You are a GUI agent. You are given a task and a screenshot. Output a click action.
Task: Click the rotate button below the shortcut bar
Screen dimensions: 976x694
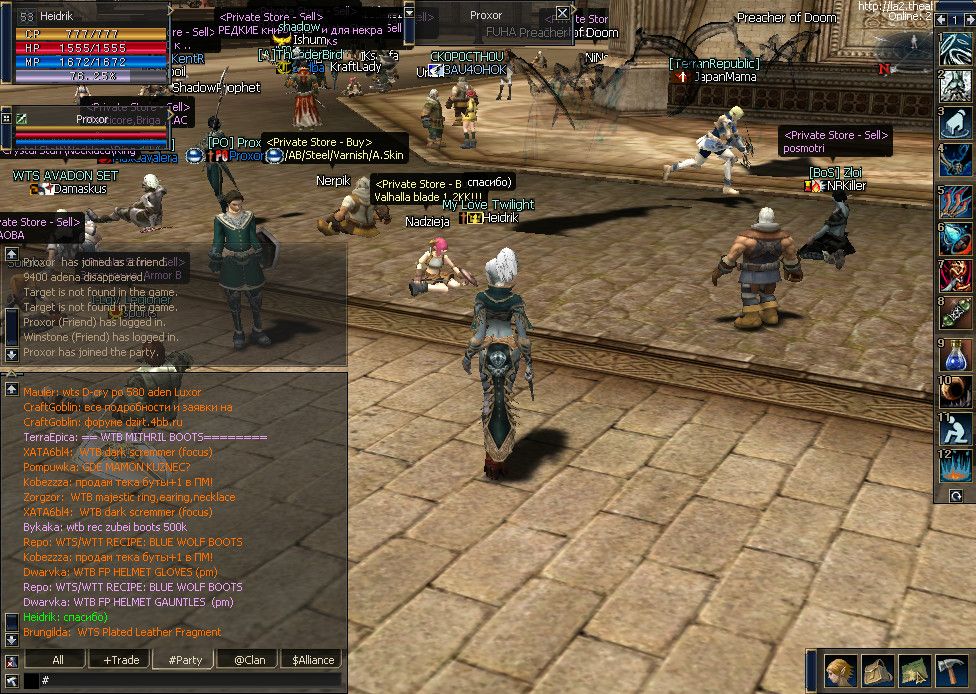957,496
